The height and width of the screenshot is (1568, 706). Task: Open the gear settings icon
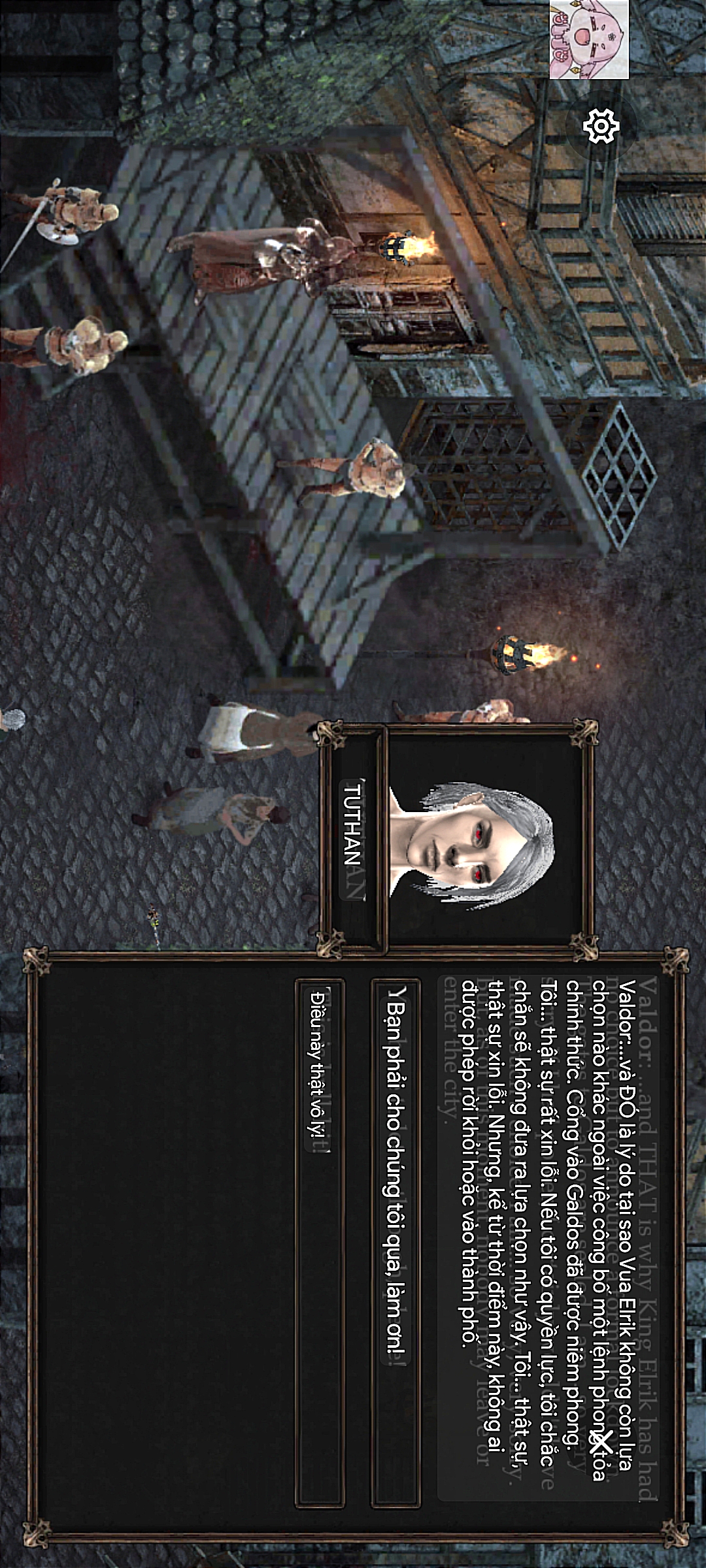(x=601, y=126)
